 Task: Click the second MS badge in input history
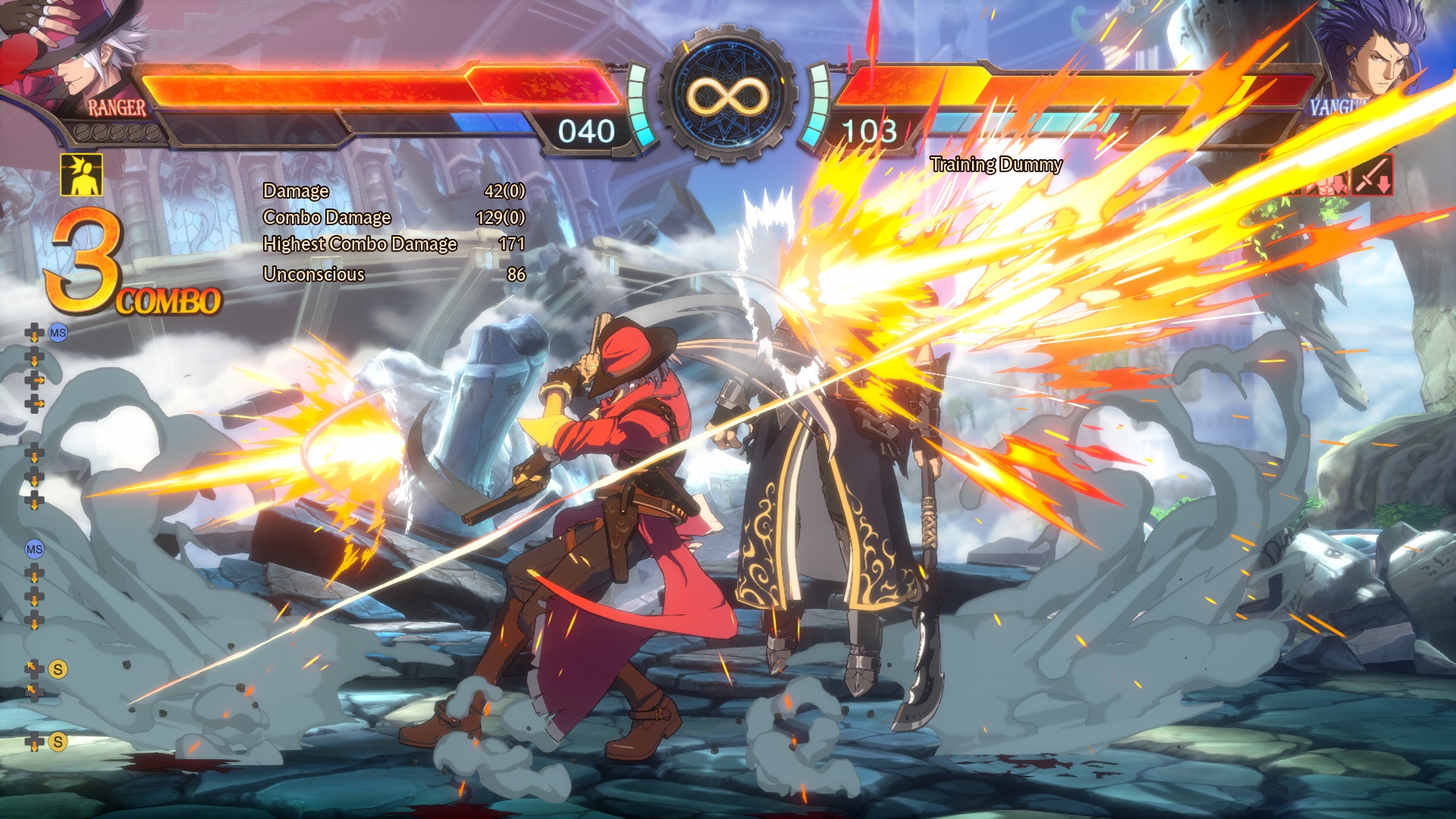(x=33, y=549)
